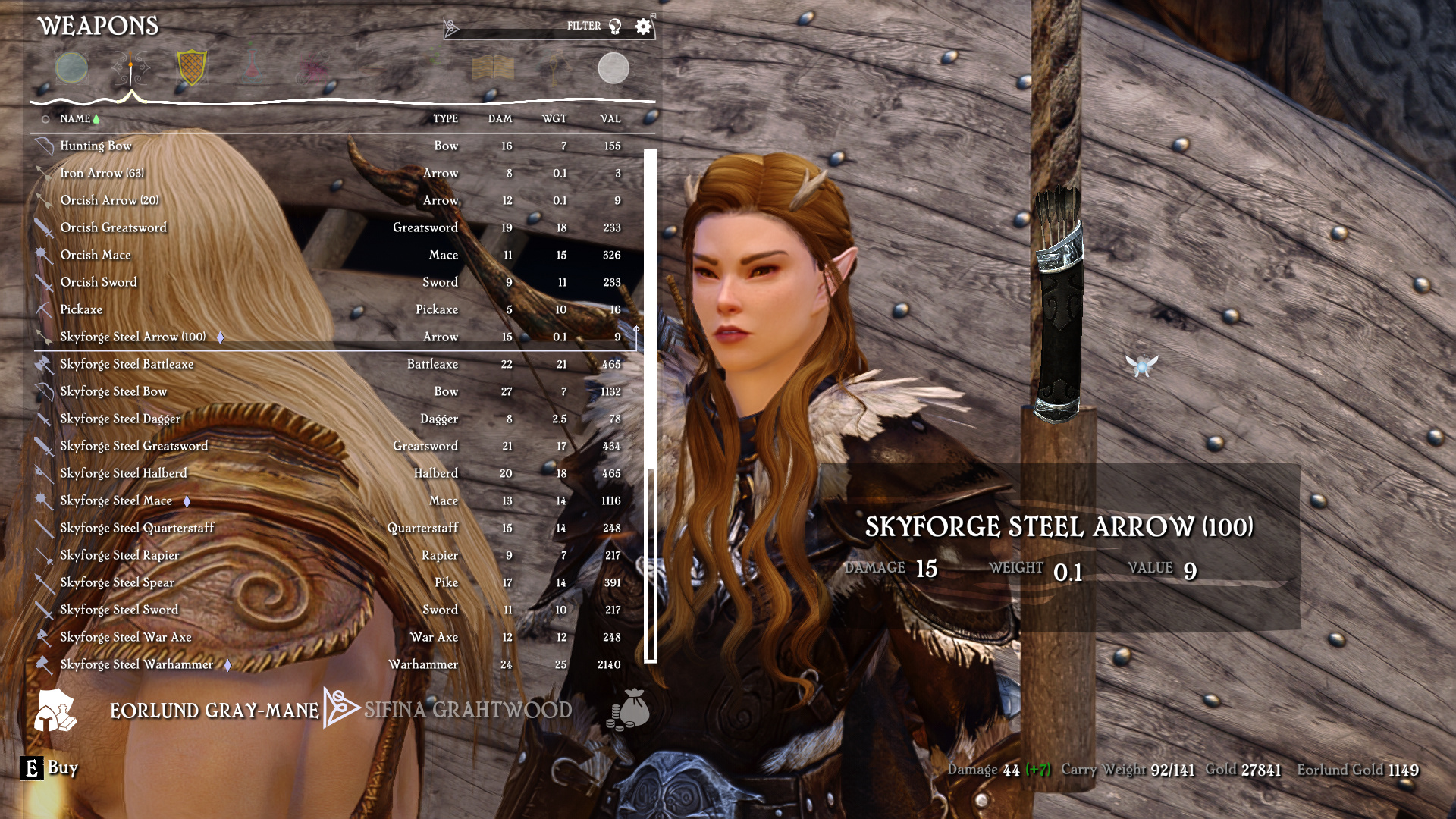Sort the list by NAME column

[75, 119]
